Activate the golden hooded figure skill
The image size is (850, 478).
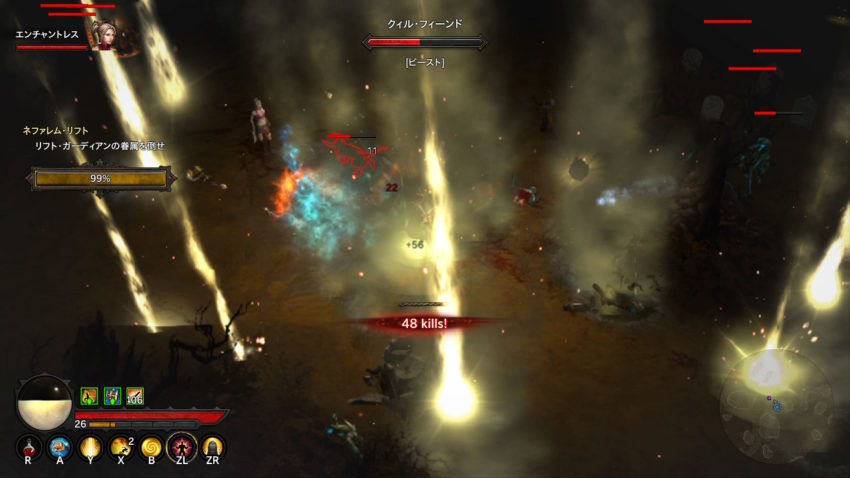tap(213, 446)
